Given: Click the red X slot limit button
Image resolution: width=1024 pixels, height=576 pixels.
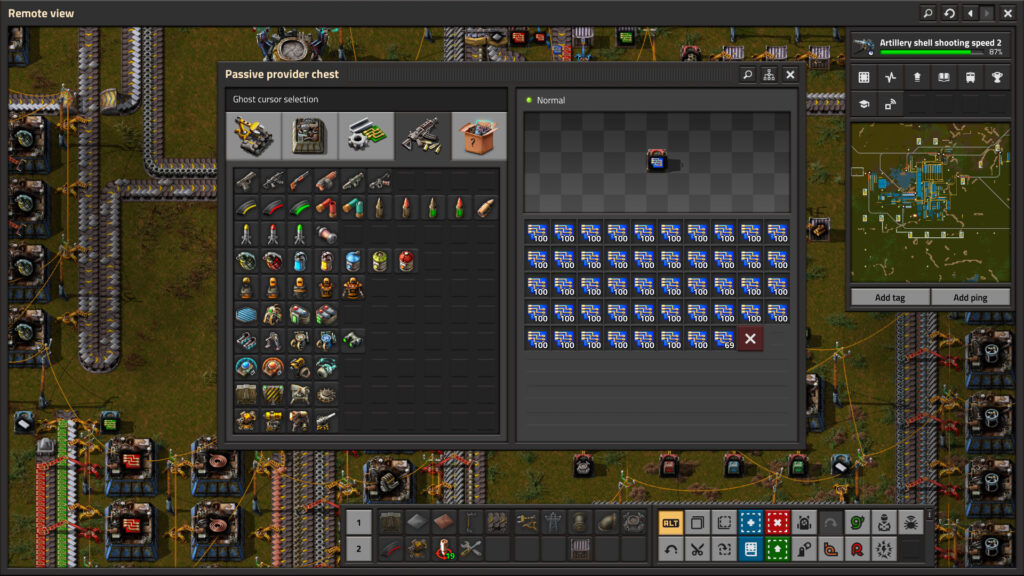Looking at the screenshot, I should (x=750, y=339).
